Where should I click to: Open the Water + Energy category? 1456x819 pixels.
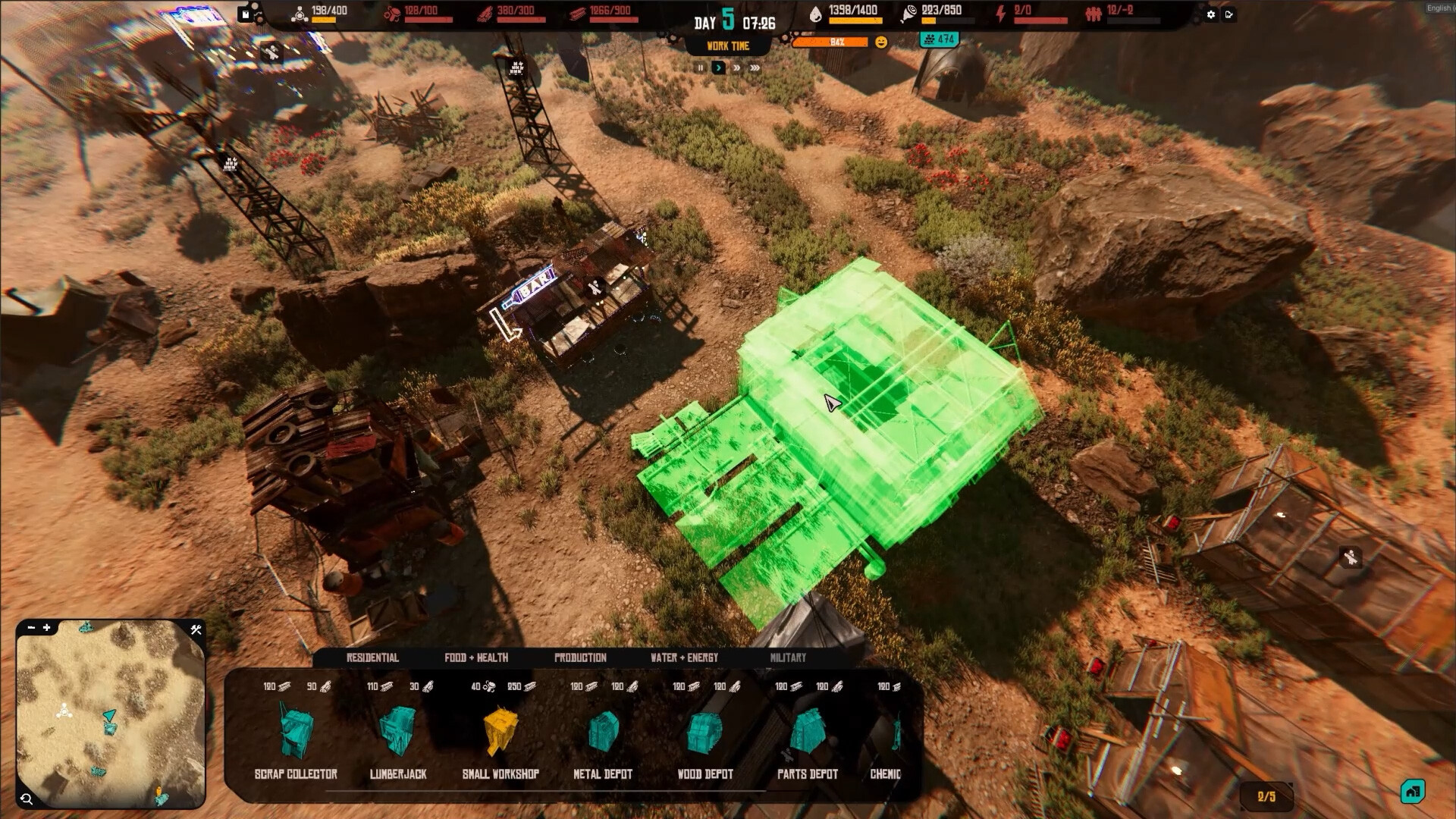point(683,658)
